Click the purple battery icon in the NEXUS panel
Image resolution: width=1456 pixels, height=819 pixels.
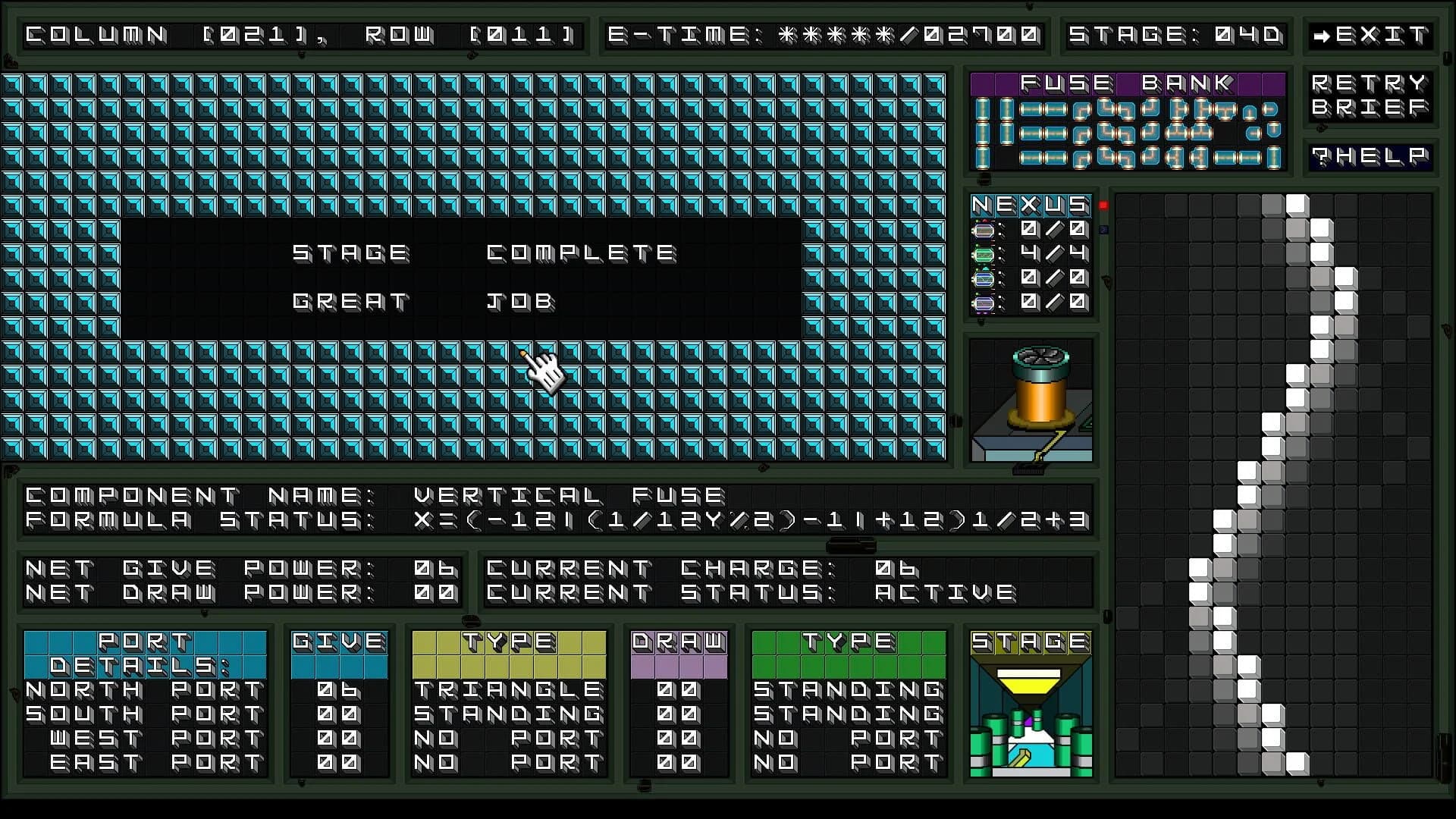click(984, 303)
